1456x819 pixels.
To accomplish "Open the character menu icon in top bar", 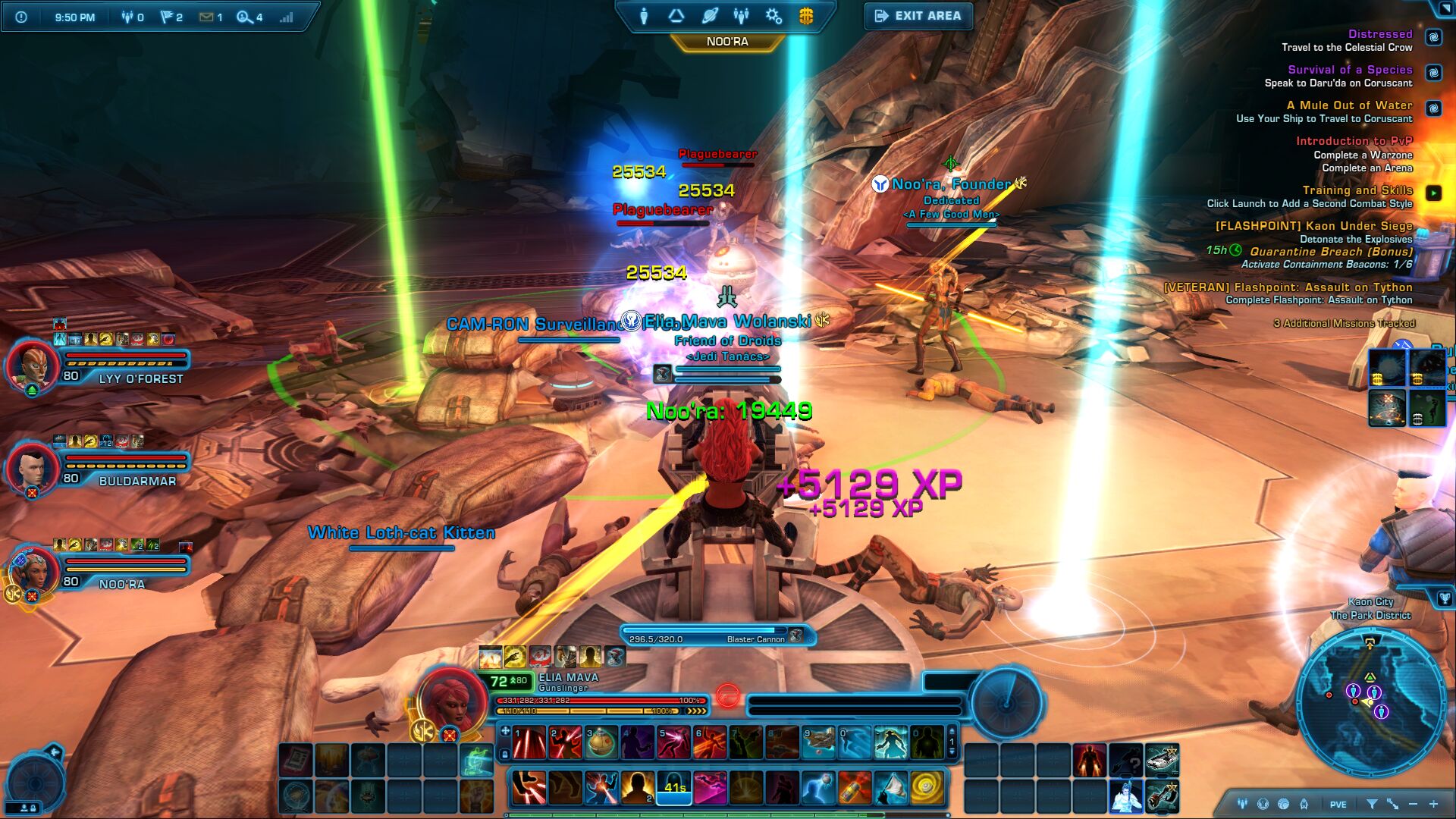I will pos(644,16).
